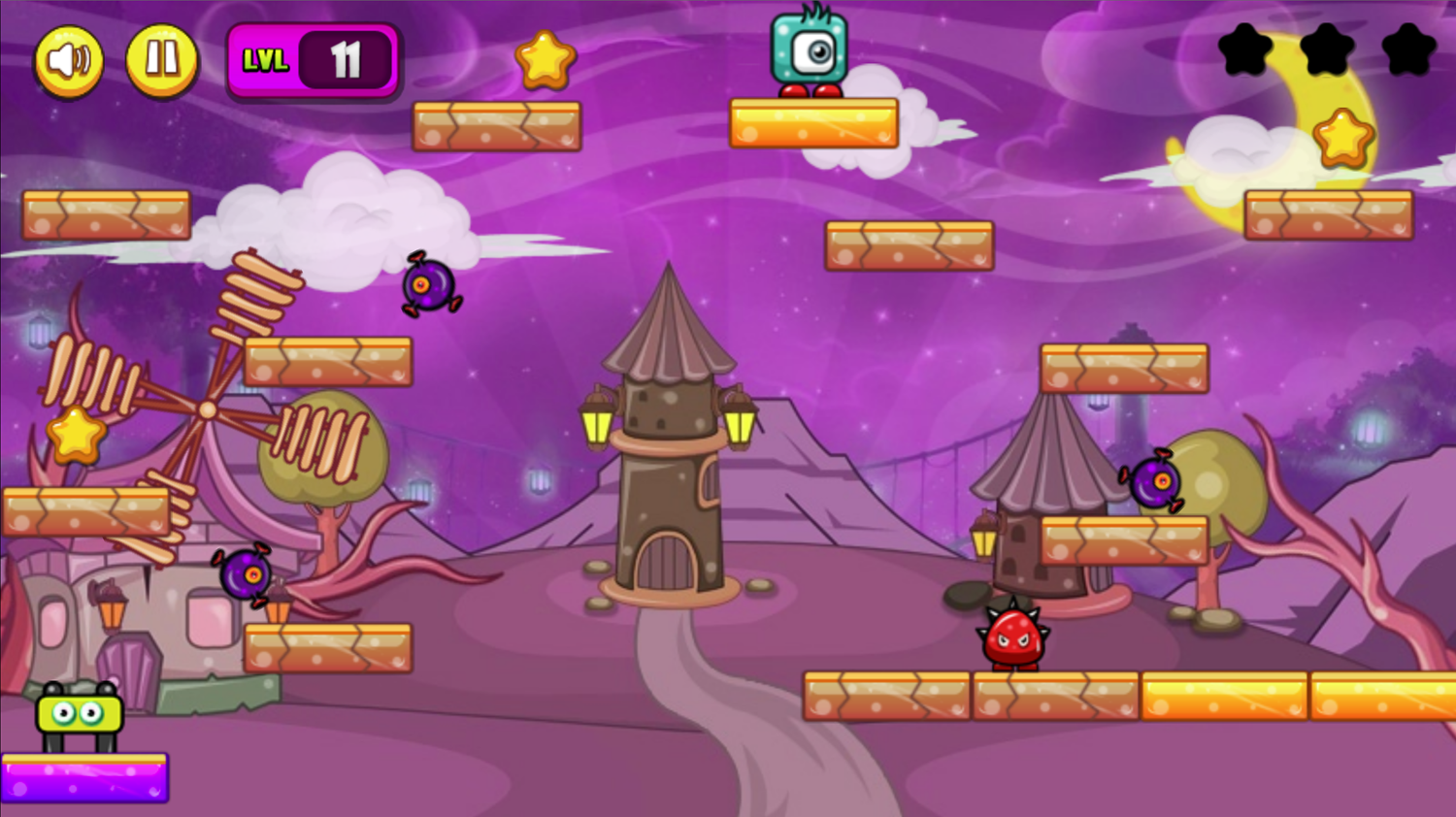Viewport: 1456px width, 817px height.
Task: Click the purple gradient platform below the green monster
Action: pyautogui.click(x=85, y=776)
